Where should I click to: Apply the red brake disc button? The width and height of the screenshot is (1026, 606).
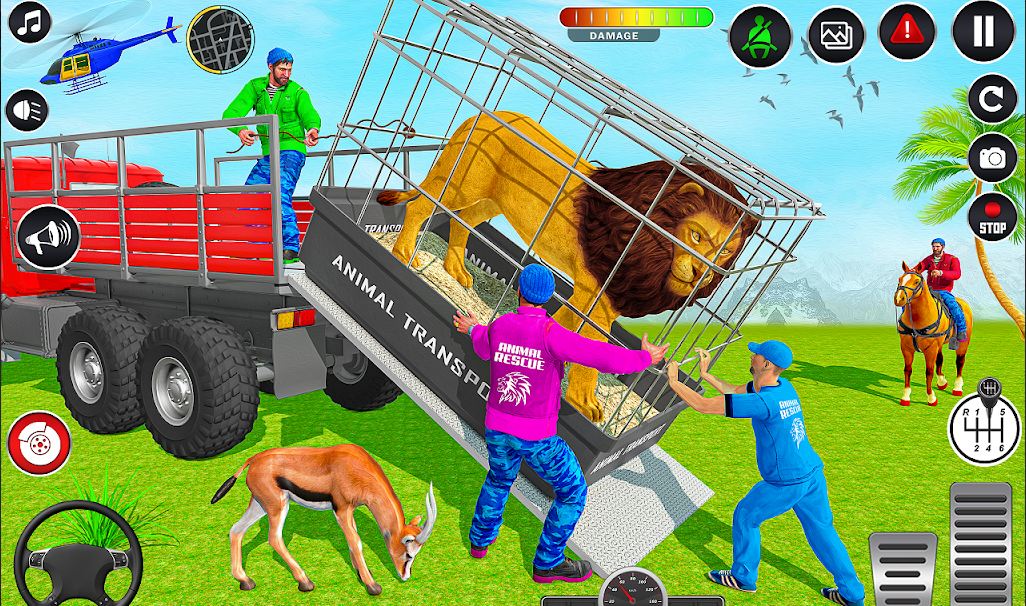[x=37, y=440]
